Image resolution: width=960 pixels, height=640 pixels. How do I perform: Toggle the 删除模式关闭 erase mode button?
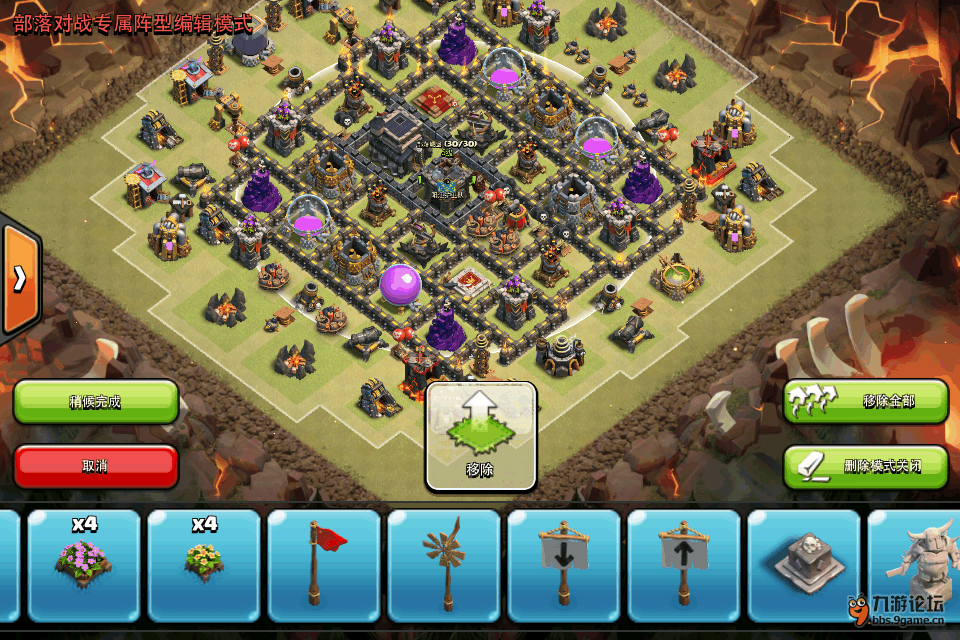[865, 466]
